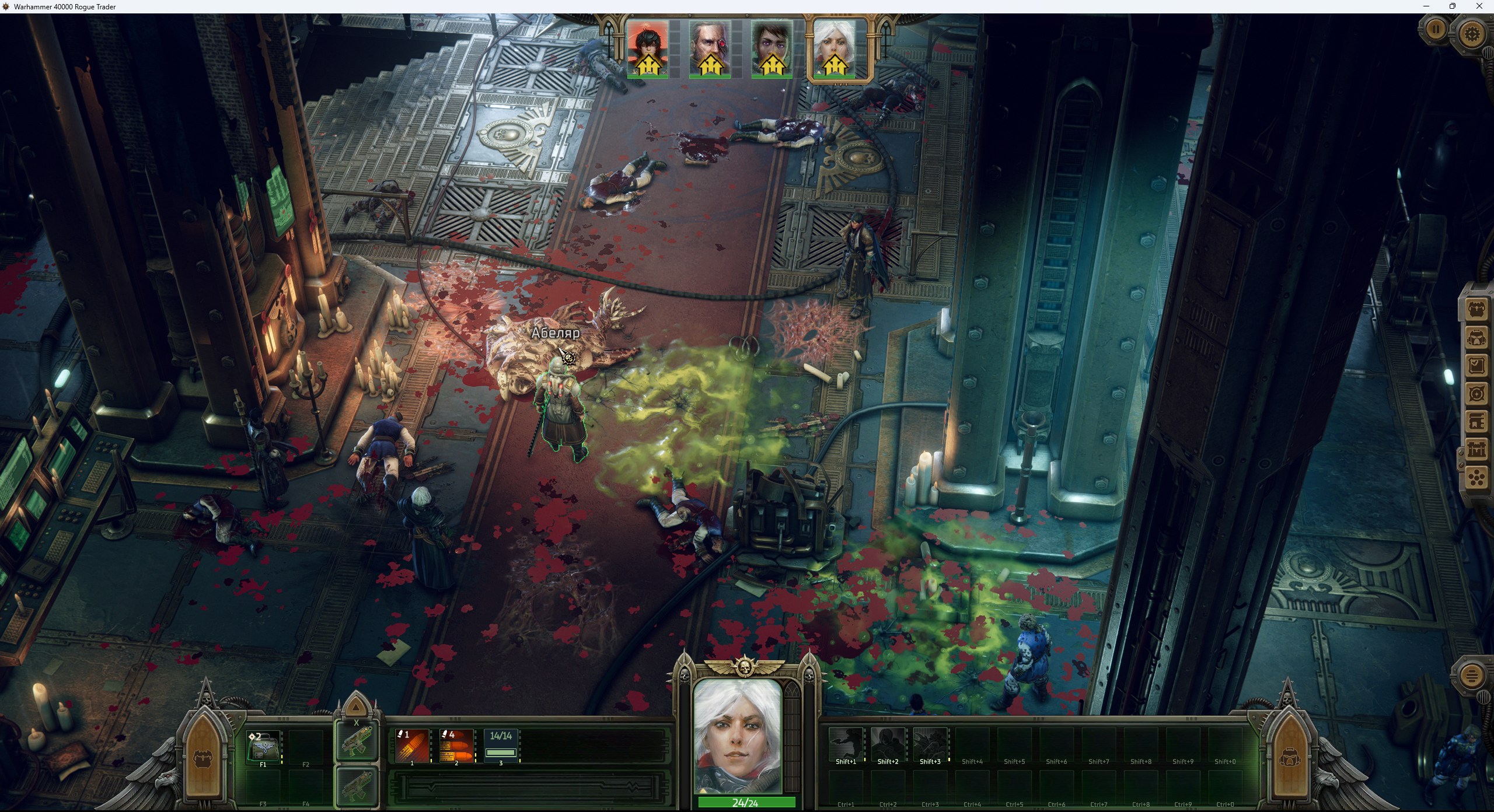The width and height of the screenshot is (1494, 812).
Task: Use the medikit in slot F1
Action: pos(263,747)
